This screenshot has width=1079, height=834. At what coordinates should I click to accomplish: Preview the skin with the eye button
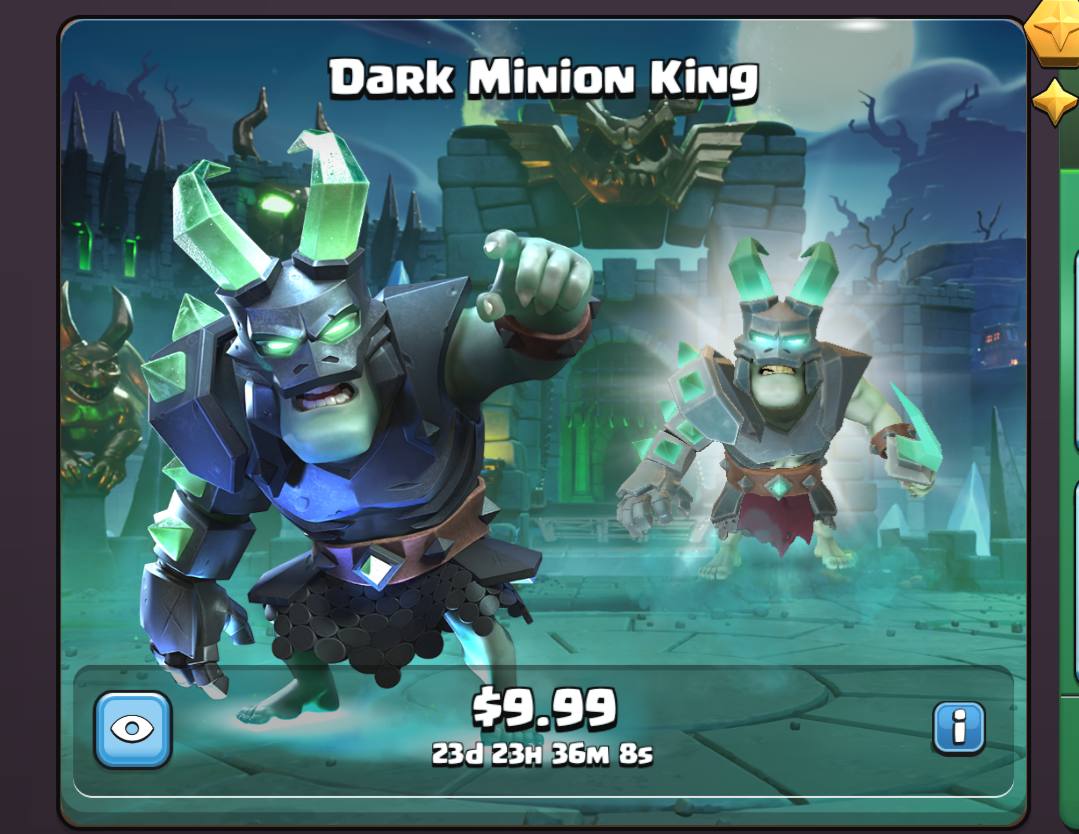click(133, 729)
